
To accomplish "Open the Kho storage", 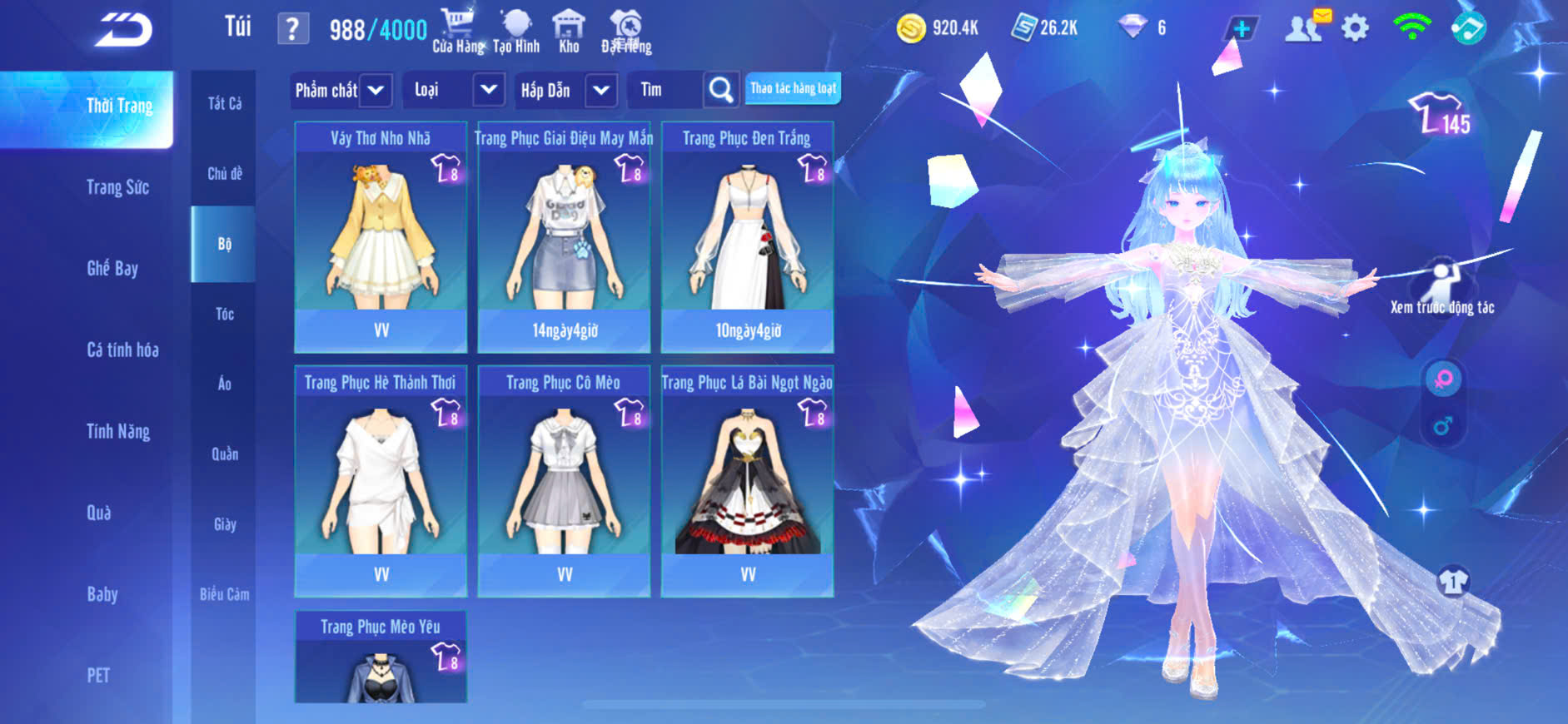I will tap(569, 30).
